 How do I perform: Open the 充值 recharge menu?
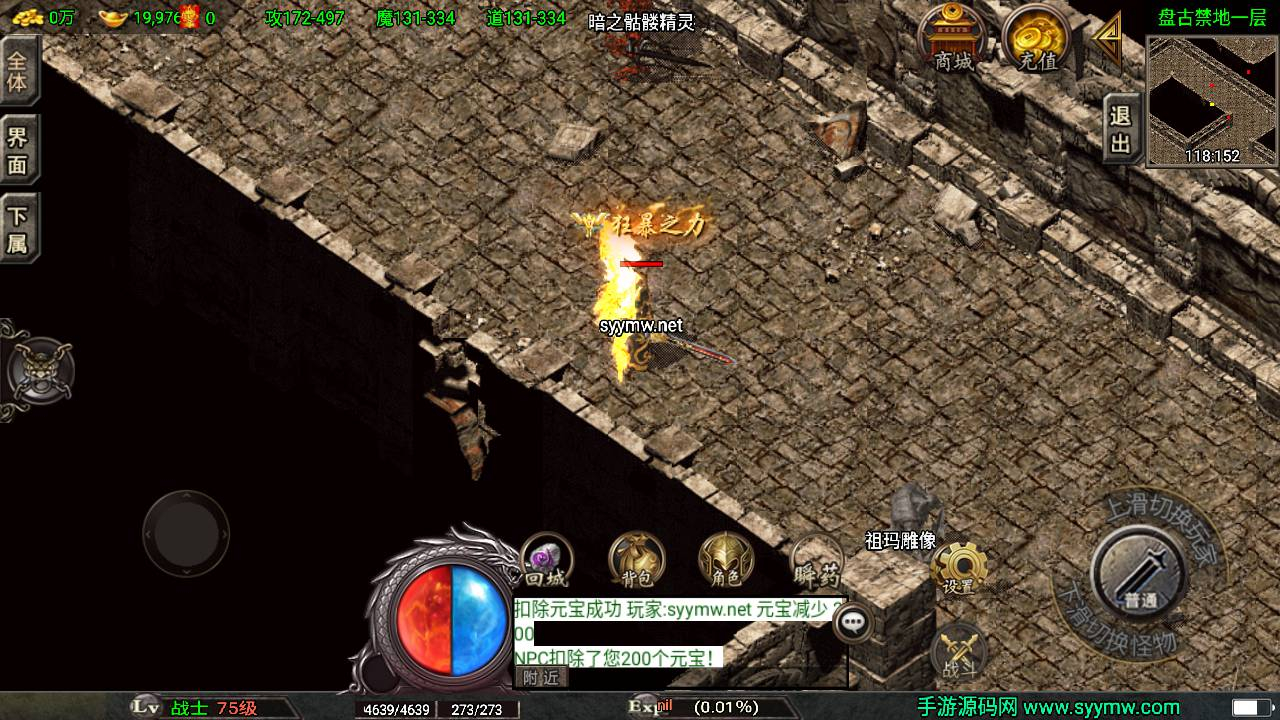tap(1037, 40)
